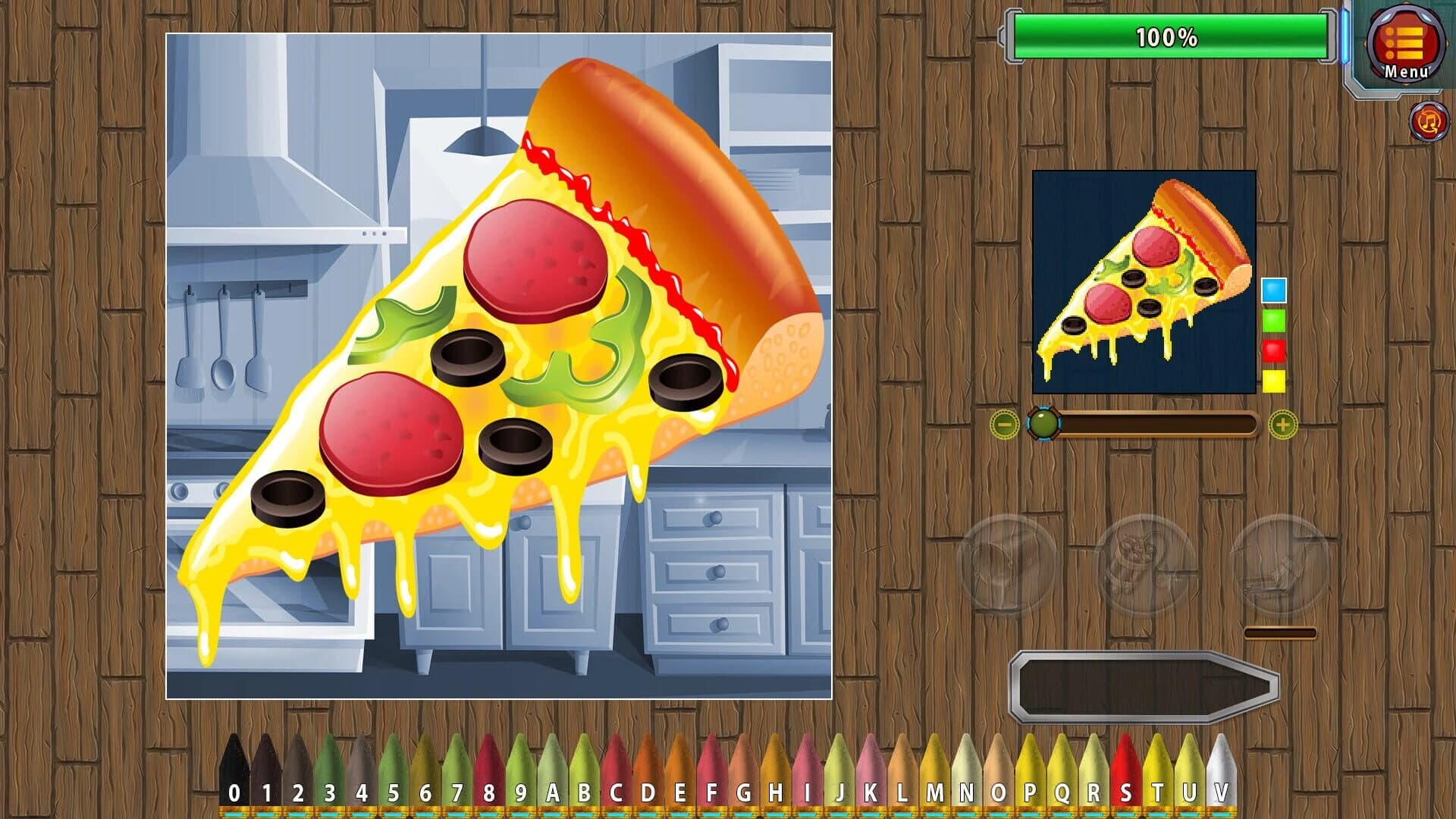Select the blue color swatch beside the pizza preview
The height and width of the screenshot is (819, 1456).
point(1275,290)
